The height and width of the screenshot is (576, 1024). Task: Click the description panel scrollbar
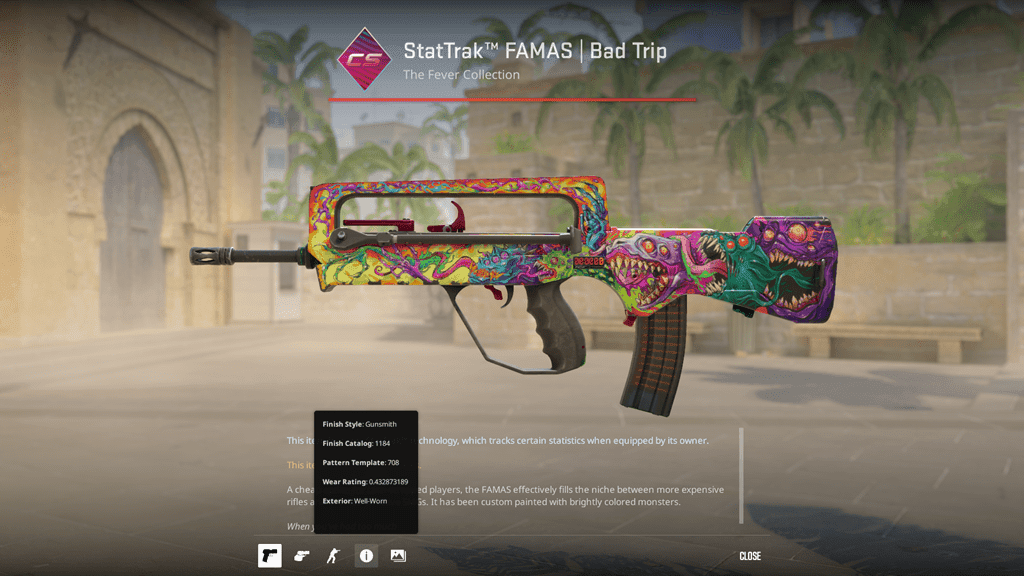(x=741, y=475)
